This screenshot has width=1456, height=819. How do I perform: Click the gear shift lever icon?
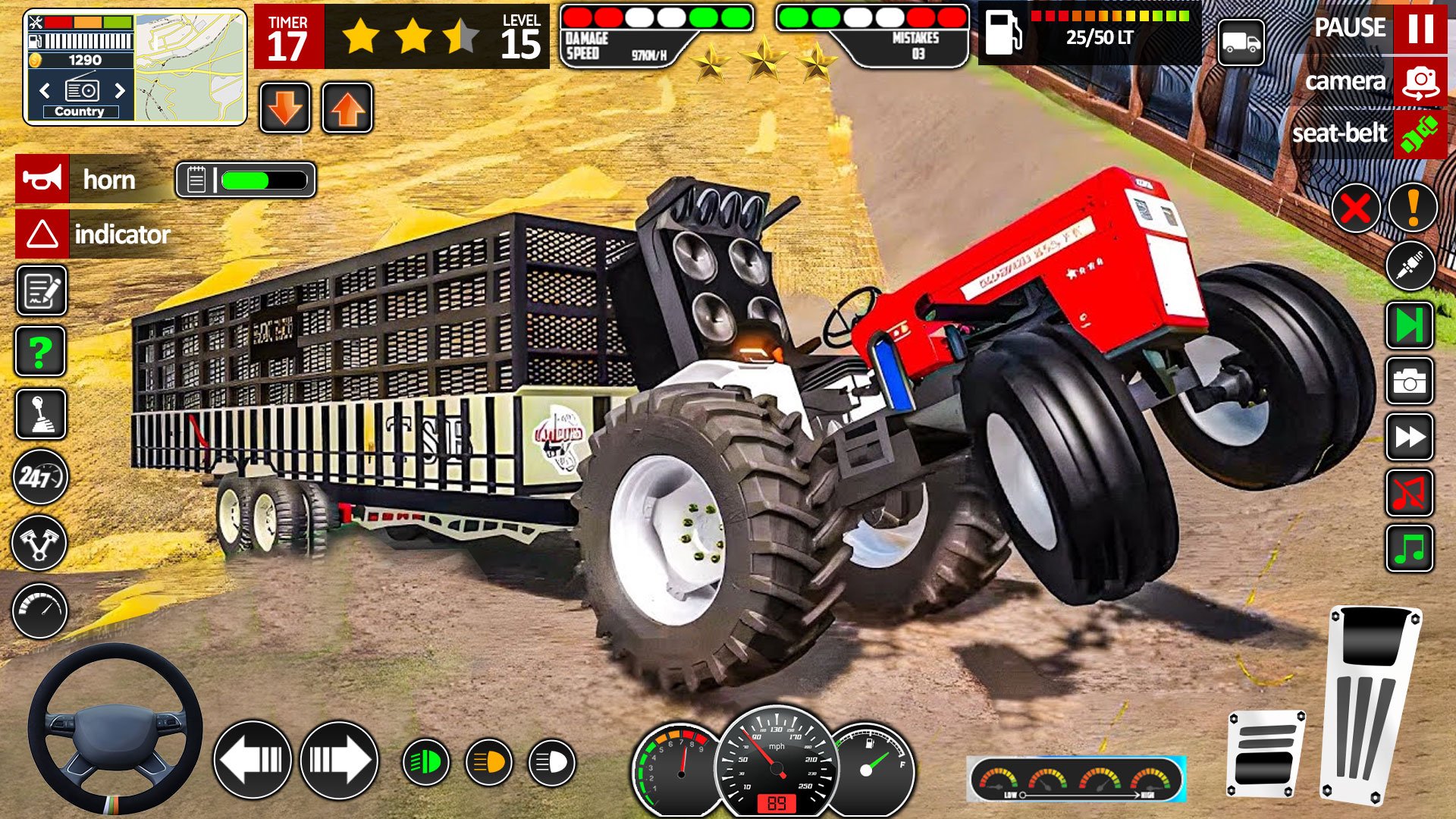click(x=41, y=414)
